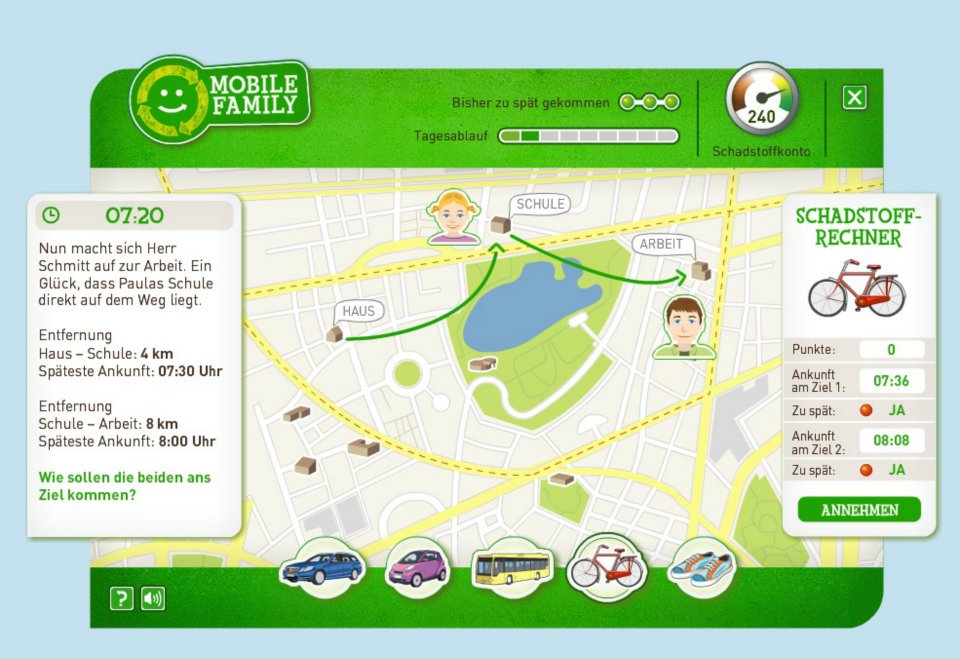960x659 pixels.
Task: Toggle the sound speaker button
Action: coord(153,599)
